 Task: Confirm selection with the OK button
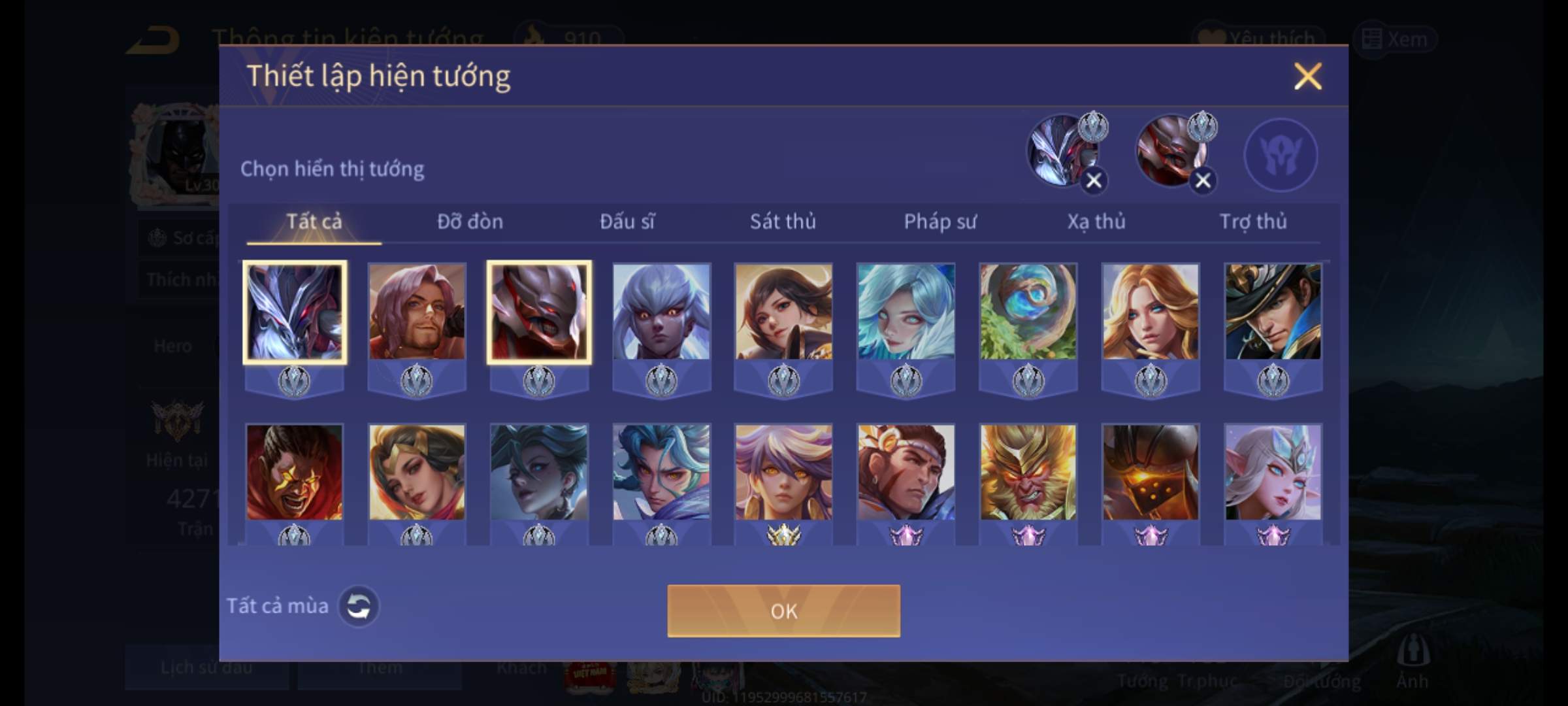783,611
